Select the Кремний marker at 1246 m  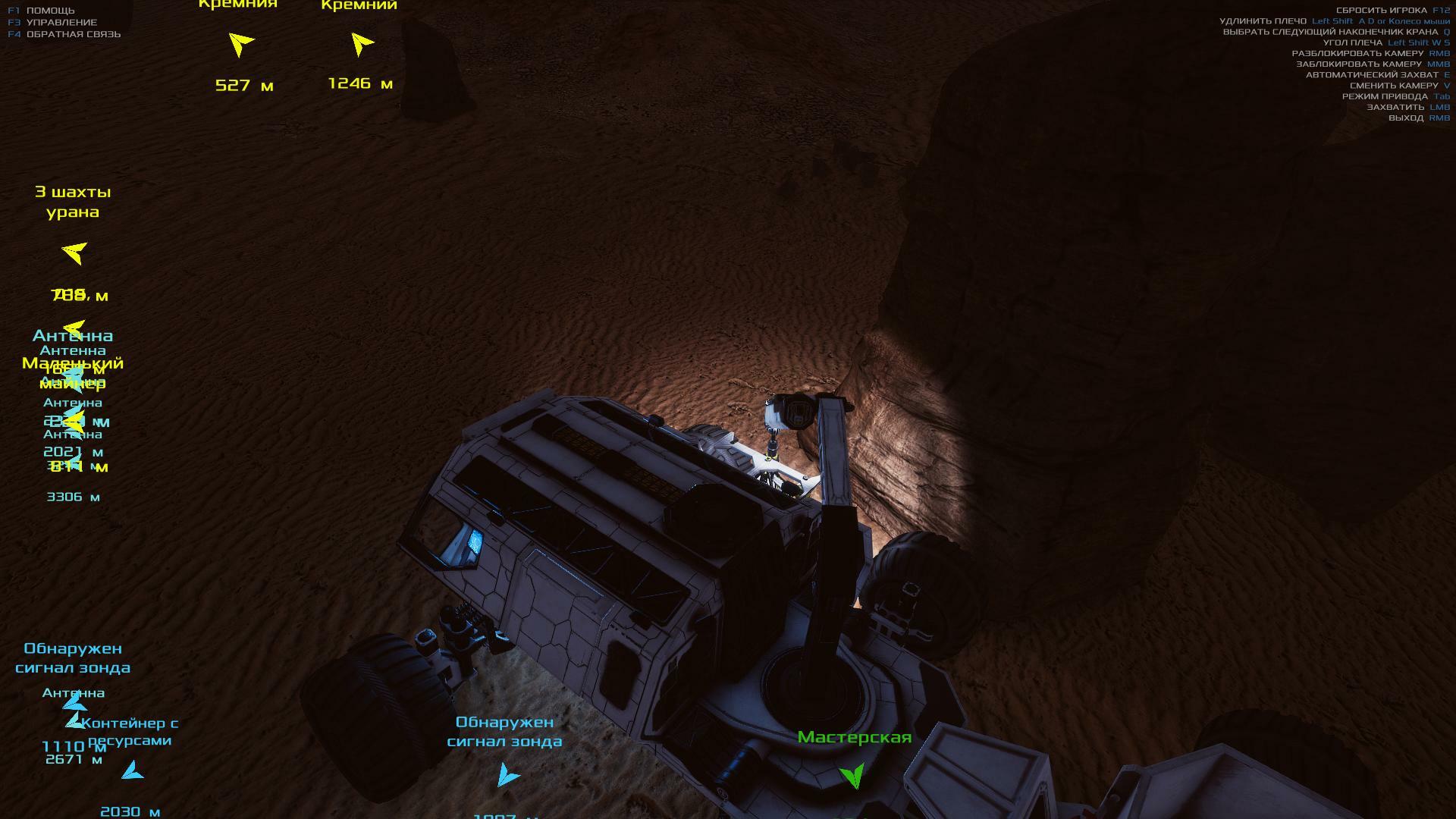tap(362, 44)
